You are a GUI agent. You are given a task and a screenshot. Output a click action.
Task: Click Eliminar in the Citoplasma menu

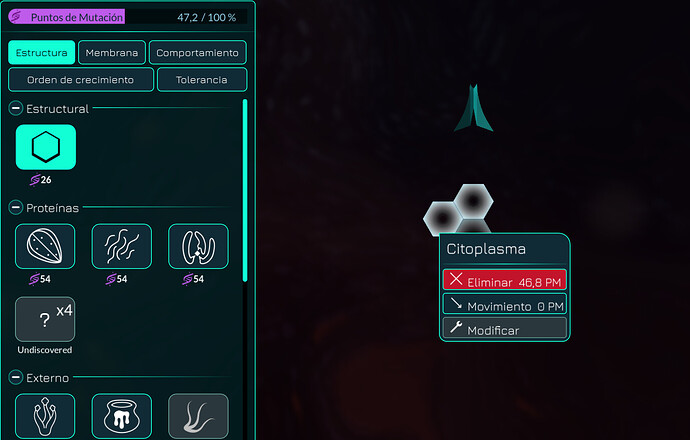pos(504,281)
